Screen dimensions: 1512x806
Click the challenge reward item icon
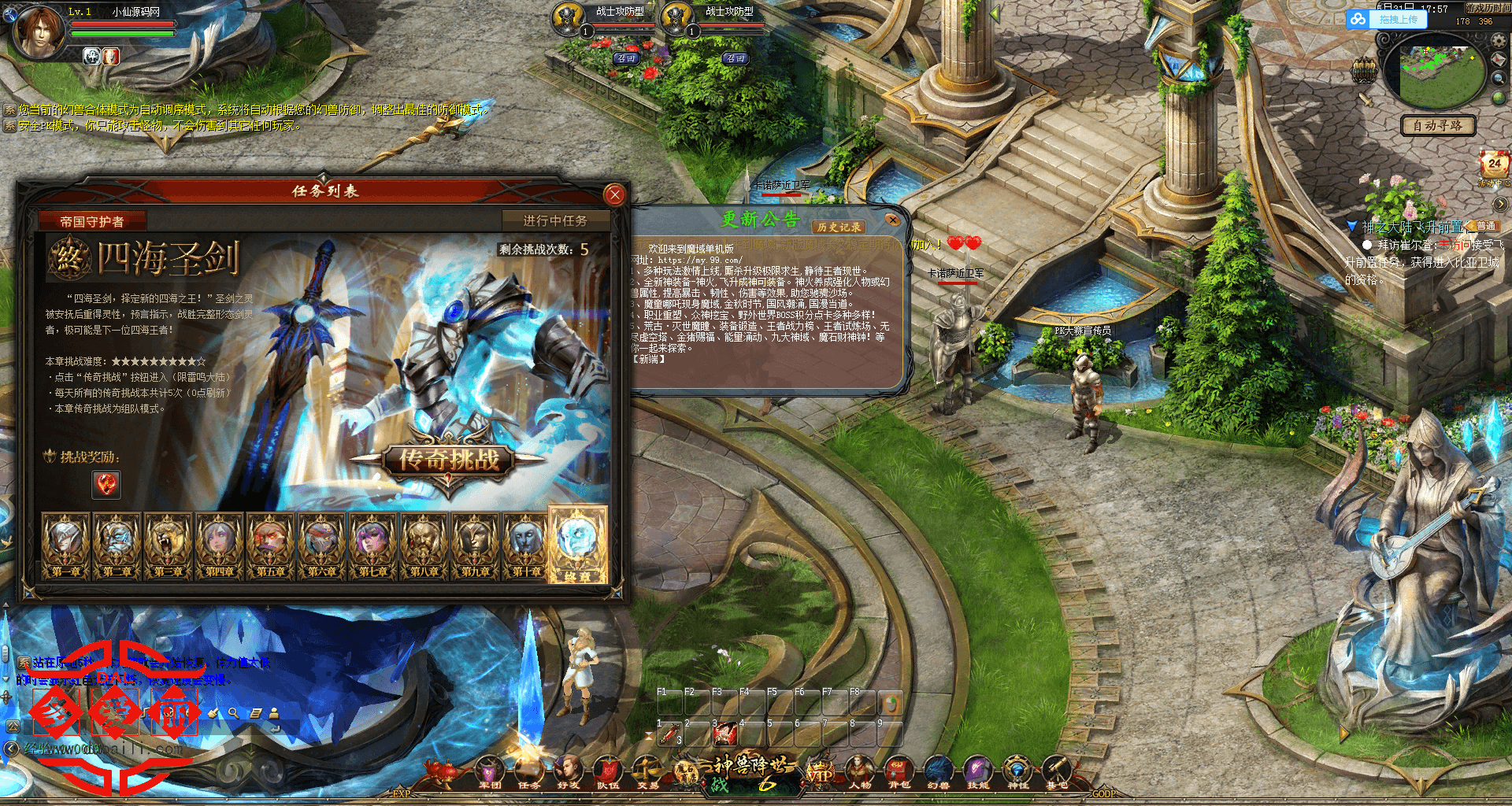tap(106, 484)
